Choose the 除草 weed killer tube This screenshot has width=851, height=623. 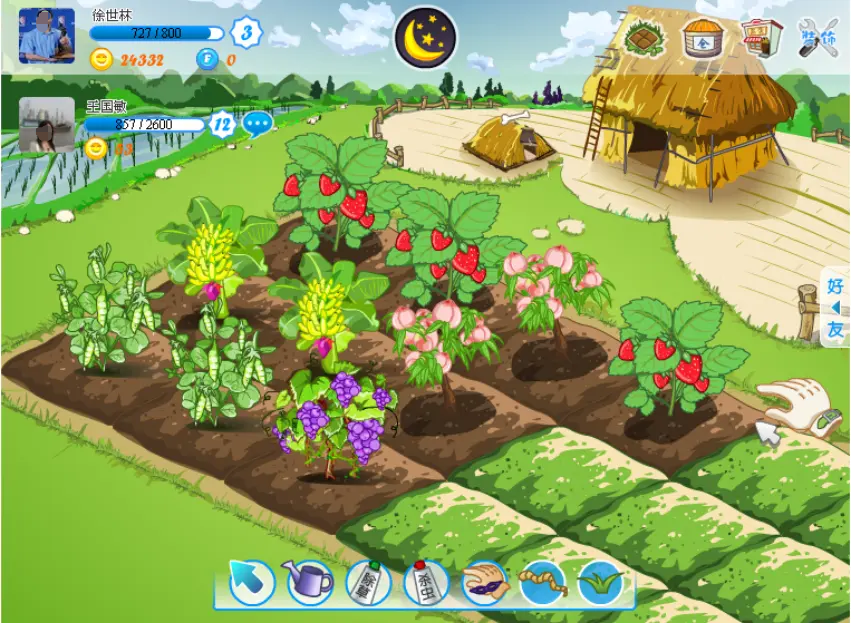pyautogui.click(x=368, y=582)
